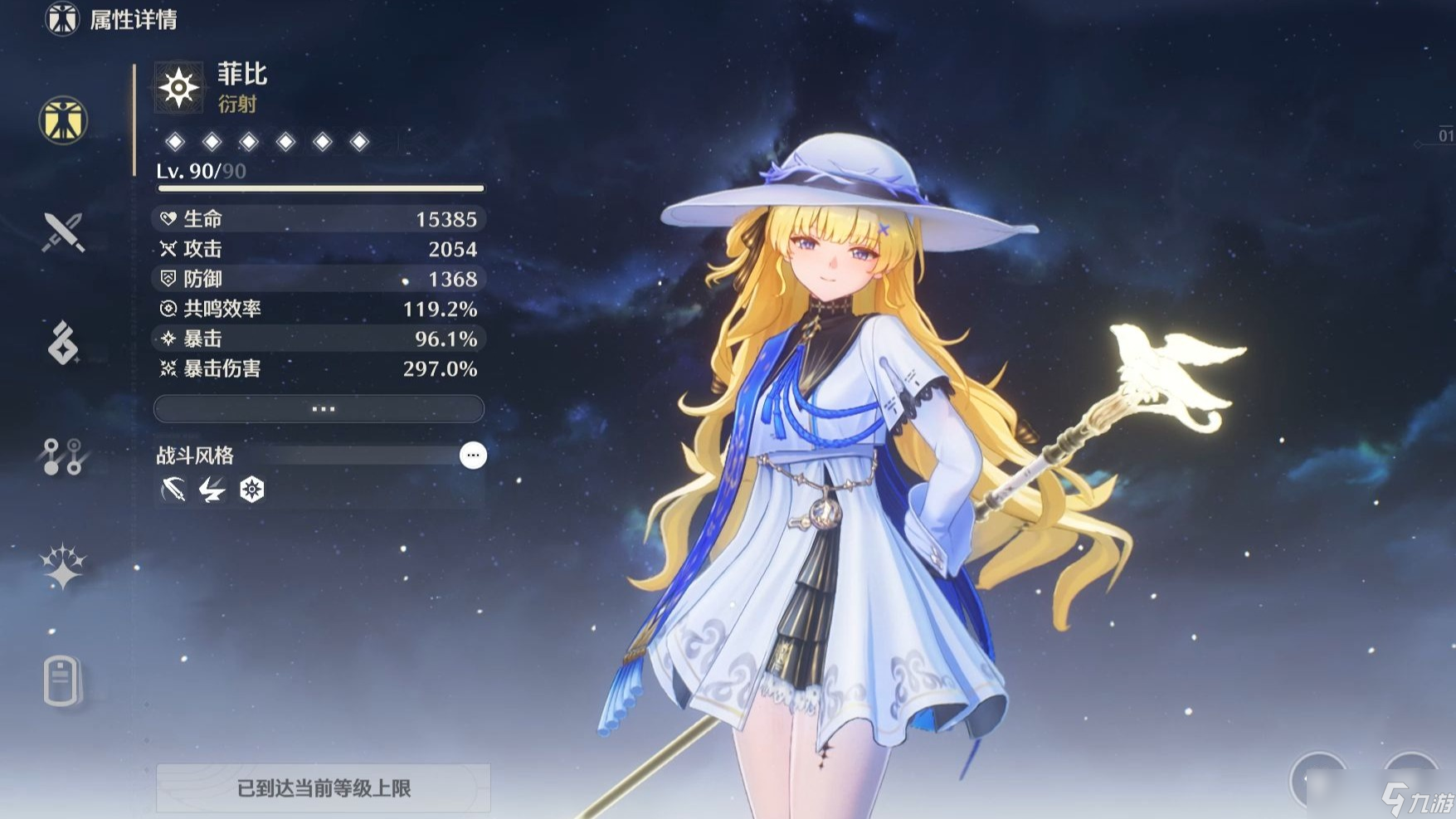
Task: Inspect the claw slash combat style icon
Action: point(173,490)
